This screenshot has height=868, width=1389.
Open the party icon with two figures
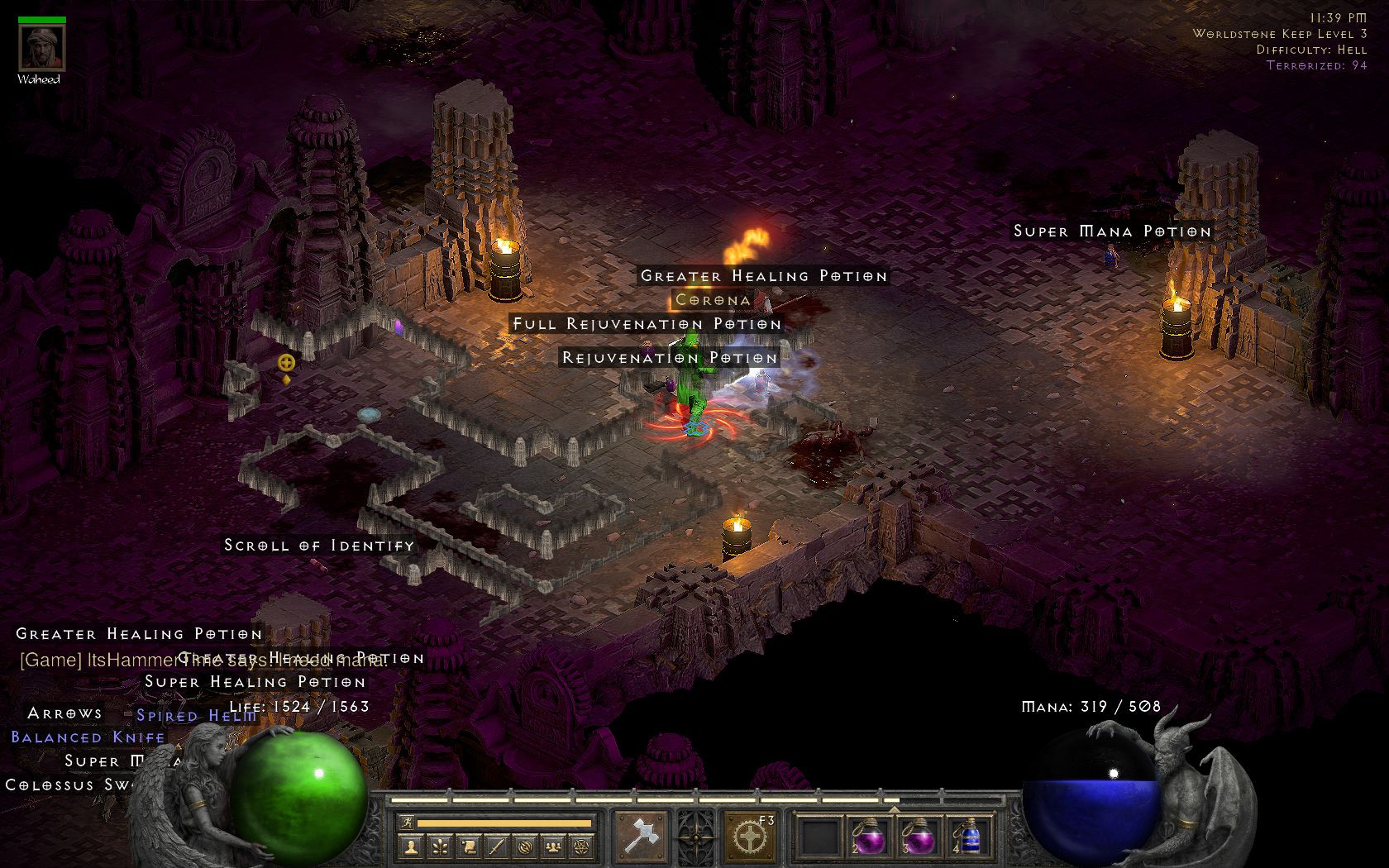coord(551,847)
